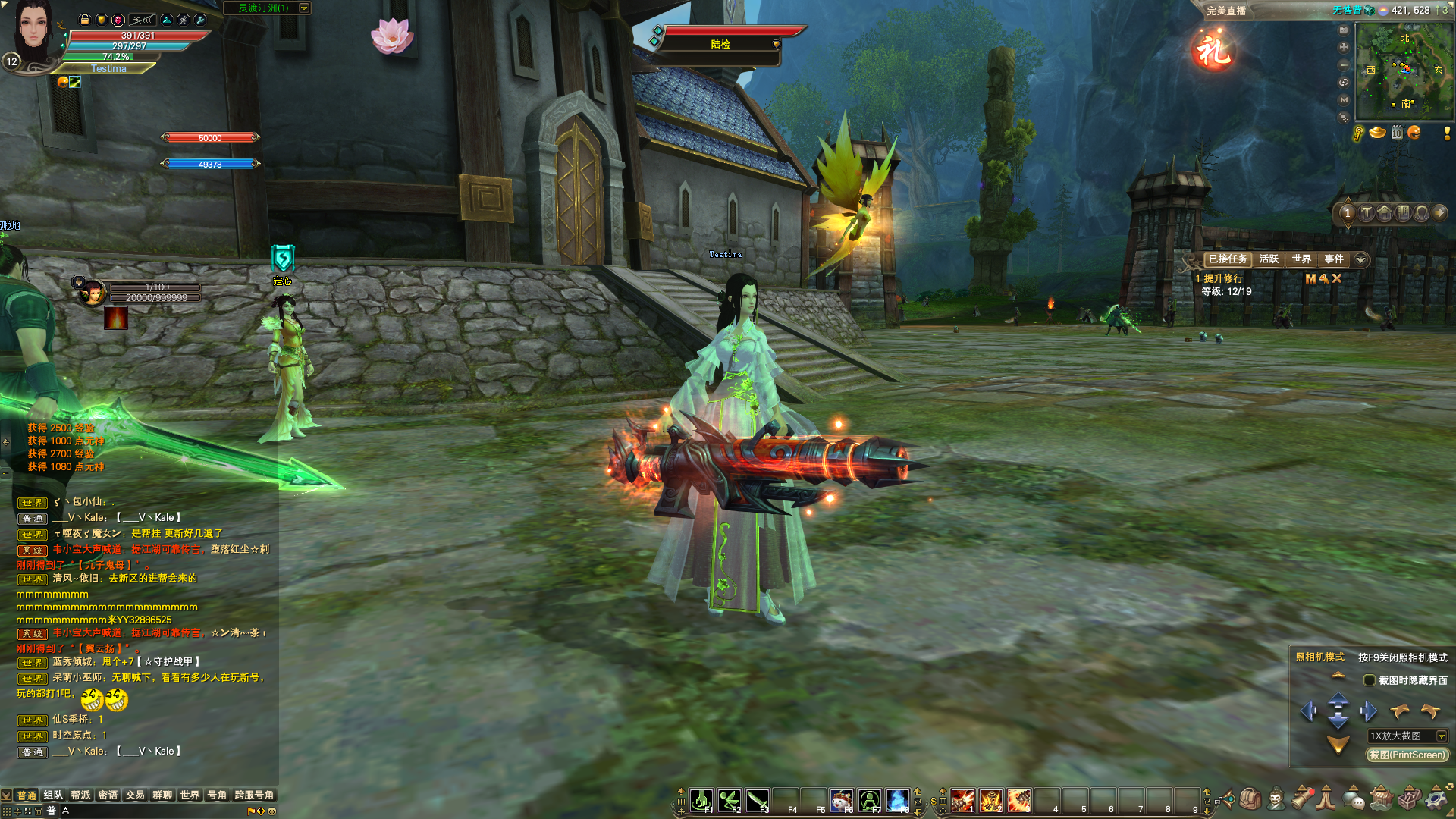1456x819 pixels.
Task: Open the red 礼 gift icon
Action: point(1213,50)
